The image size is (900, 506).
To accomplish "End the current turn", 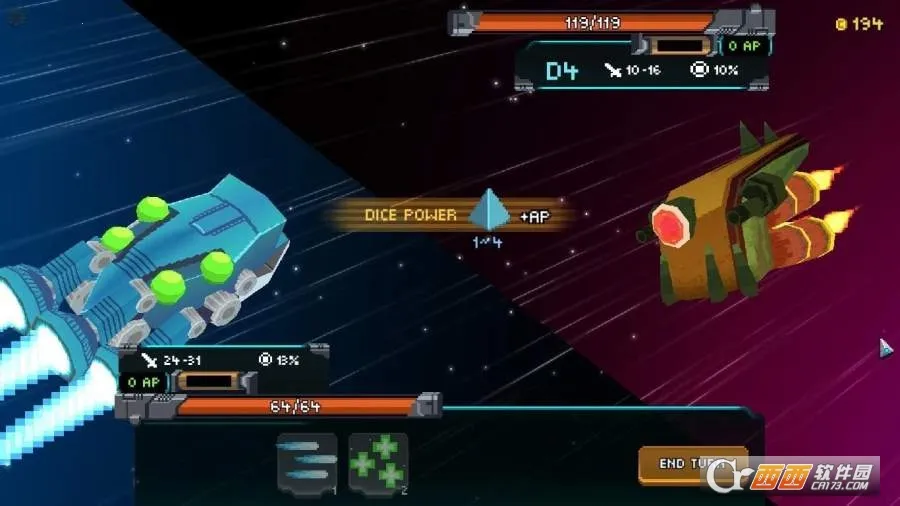I will pos(691,464).
